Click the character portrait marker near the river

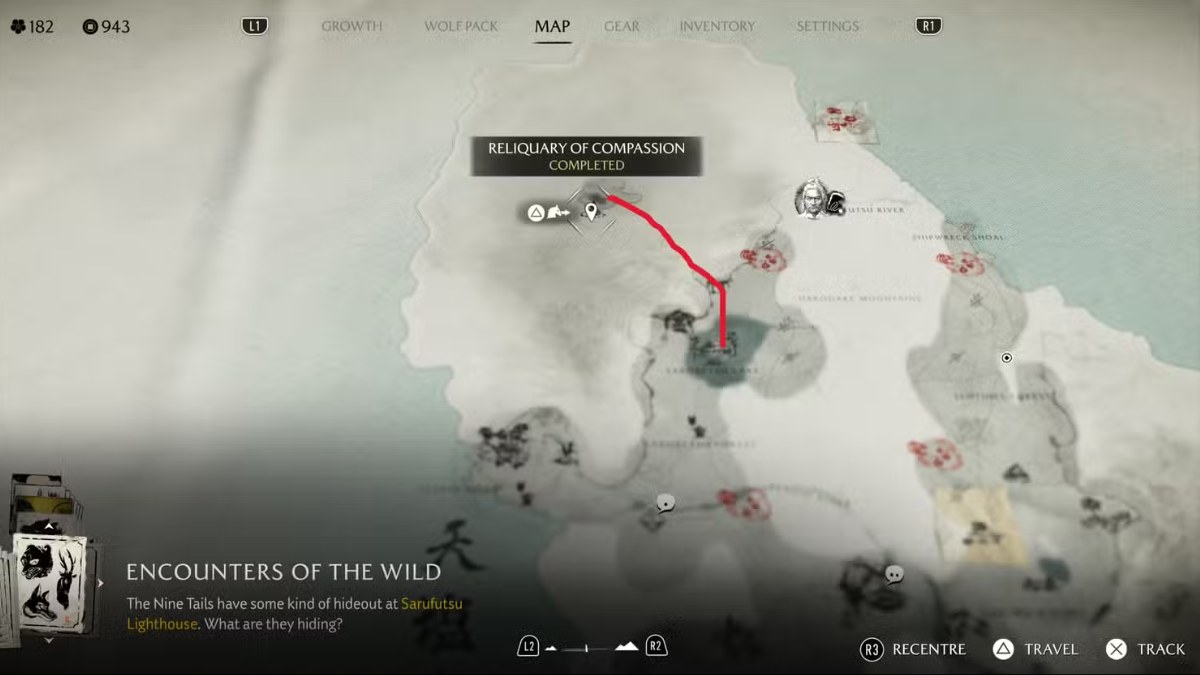[812, 199]
